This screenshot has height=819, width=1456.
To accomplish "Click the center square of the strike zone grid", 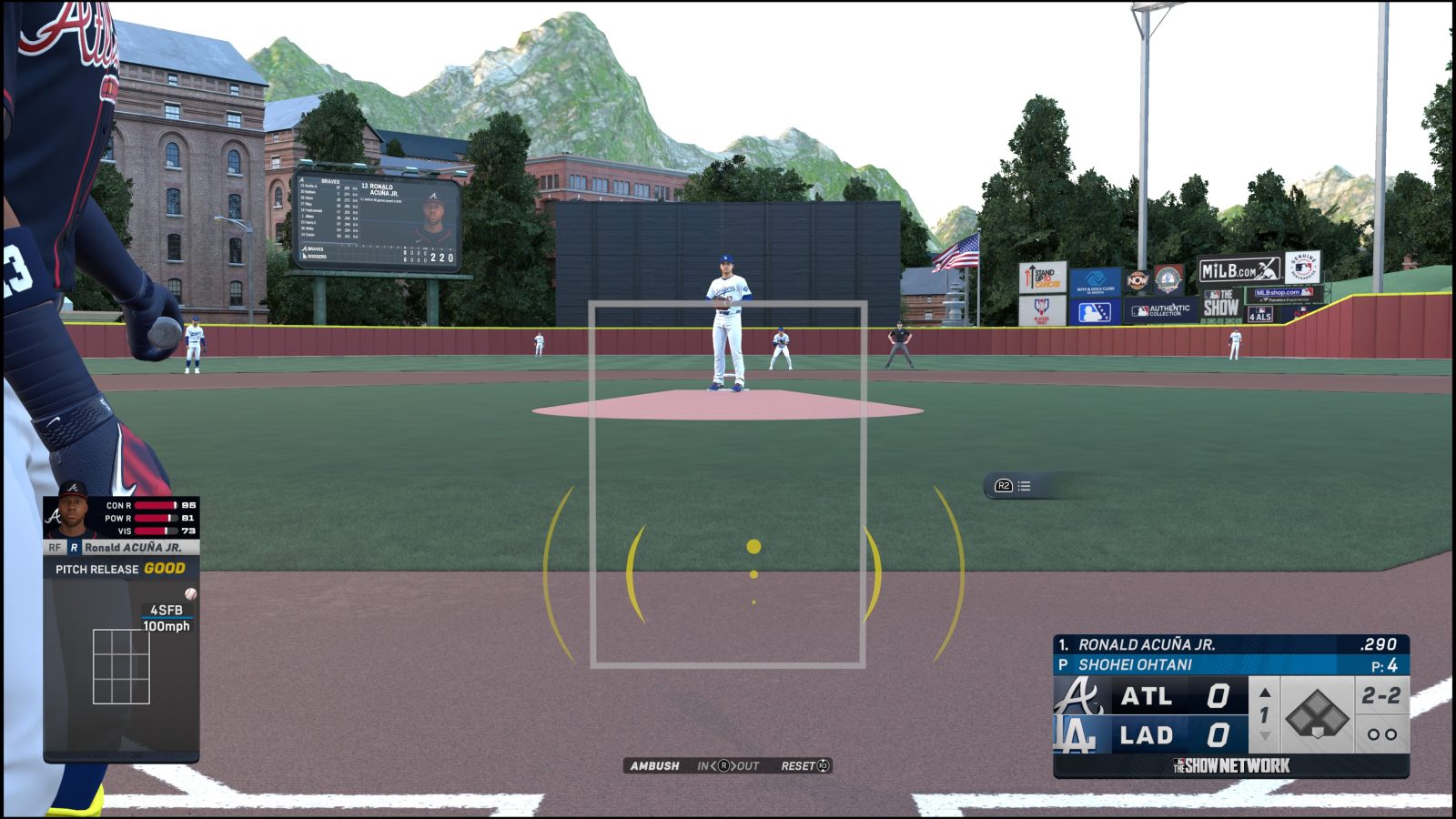I will (x=122, y=667).
